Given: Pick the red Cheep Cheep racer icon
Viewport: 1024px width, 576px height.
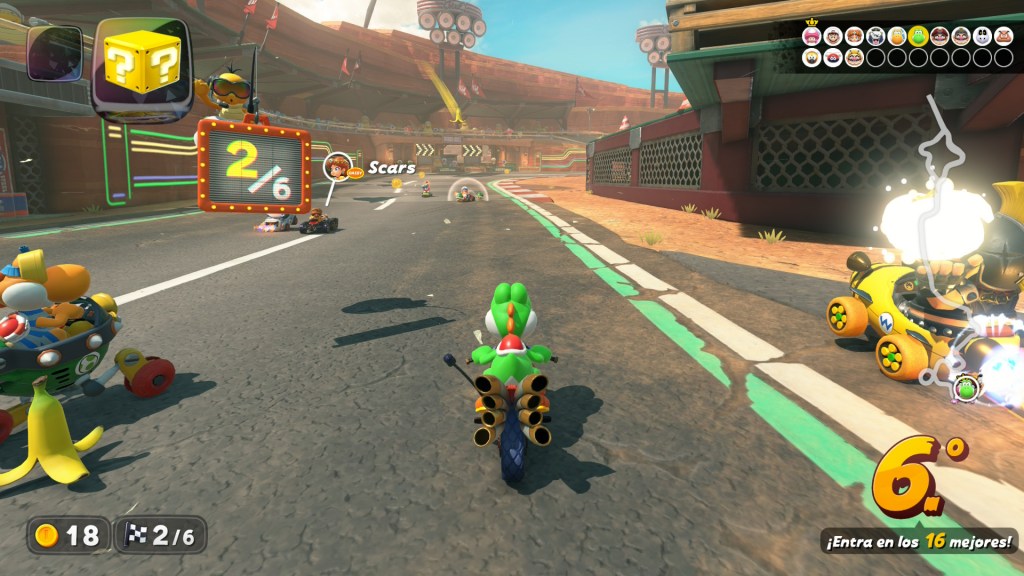Looking at the screenshot, I should point(833,57).
